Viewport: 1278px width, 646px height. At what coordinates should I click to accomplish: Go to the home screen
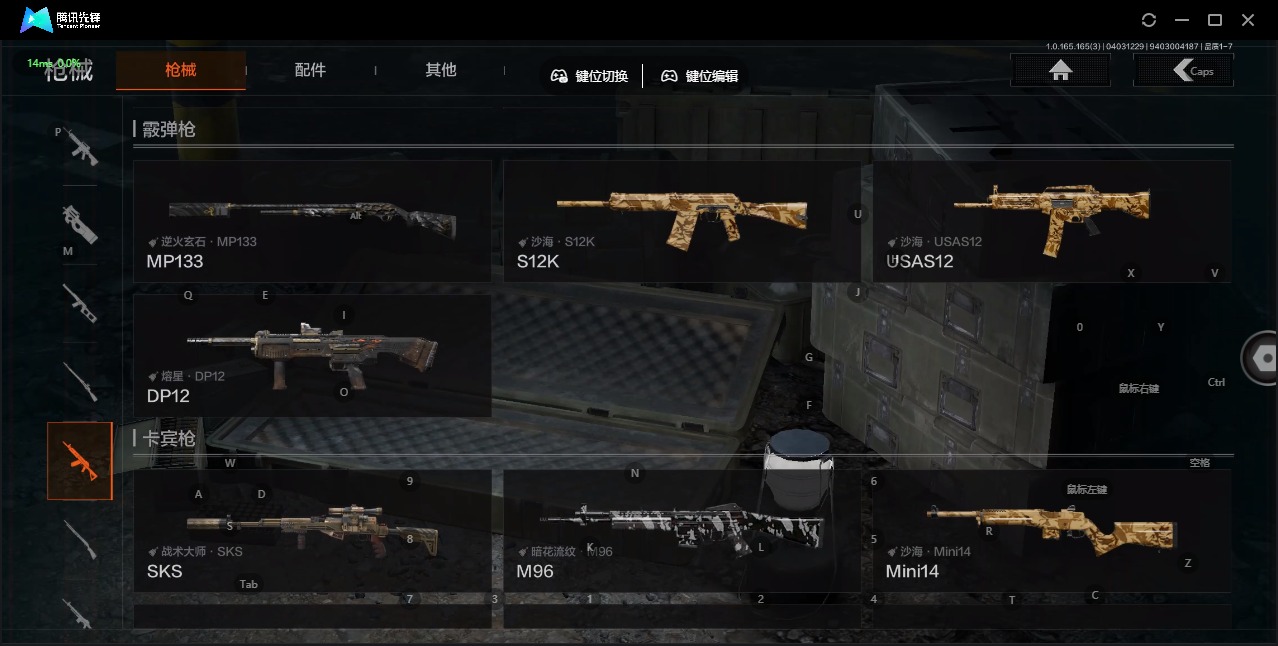pyautogui.click(x=1060, y=70)
